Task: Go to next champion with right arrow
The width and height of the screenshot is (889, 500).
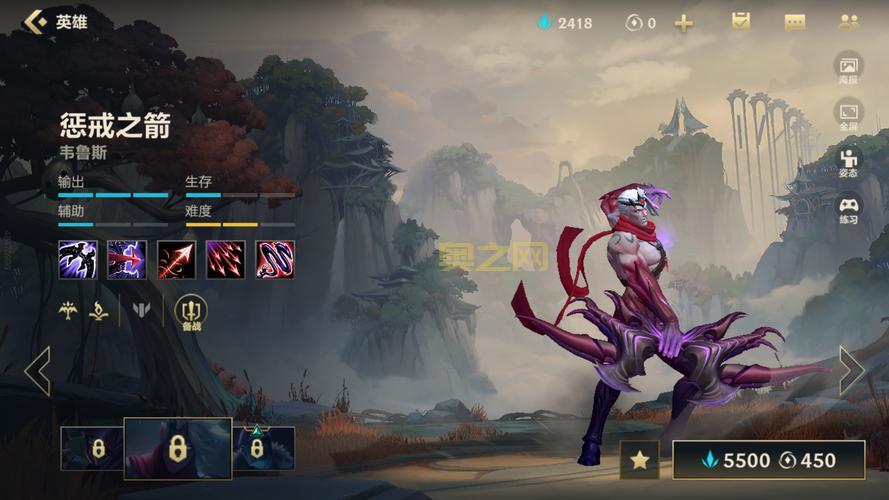Action: (851, 371)
